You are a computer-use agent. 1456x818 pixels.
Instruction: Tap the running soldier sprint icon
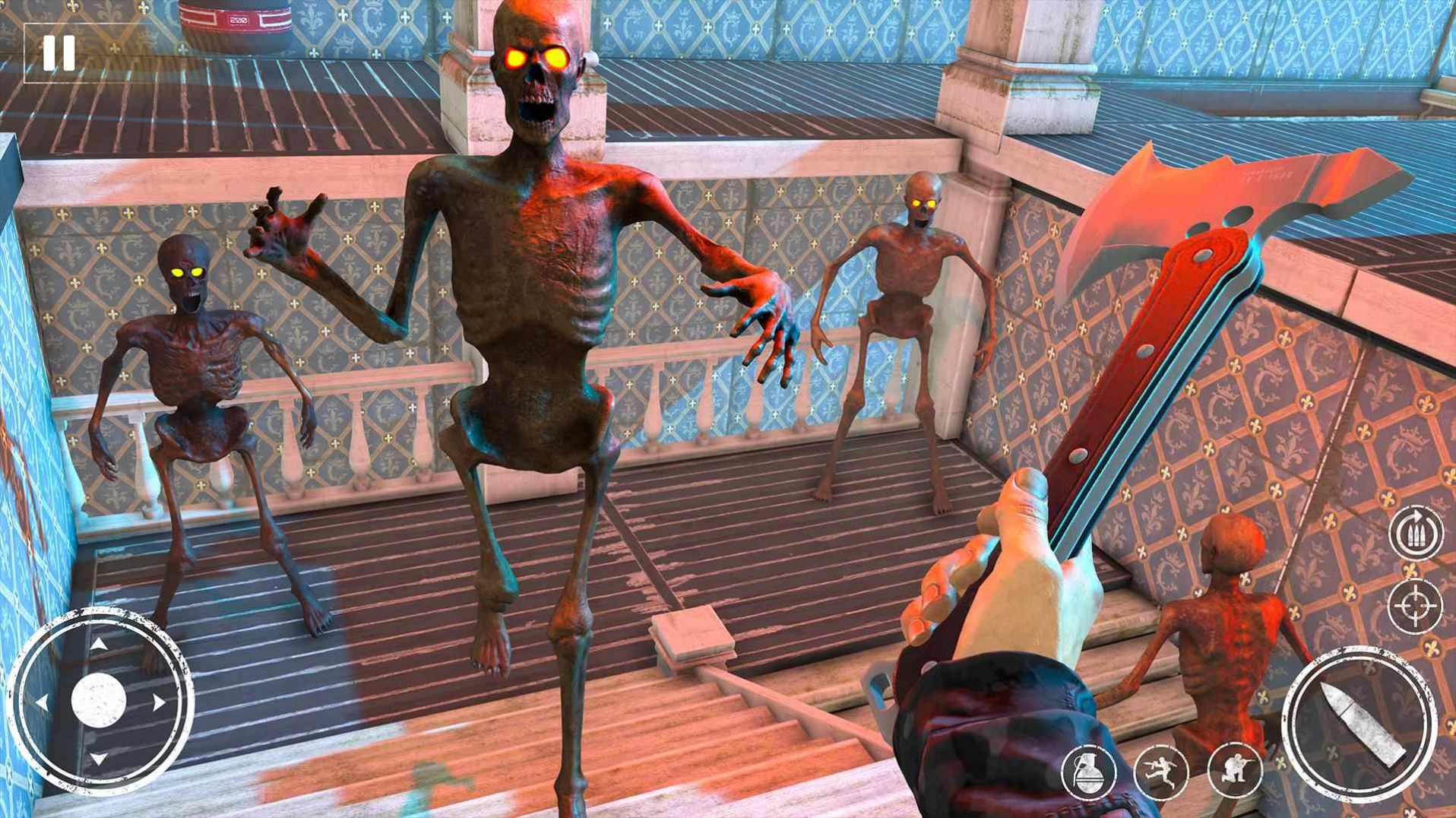pos(1160,772)
